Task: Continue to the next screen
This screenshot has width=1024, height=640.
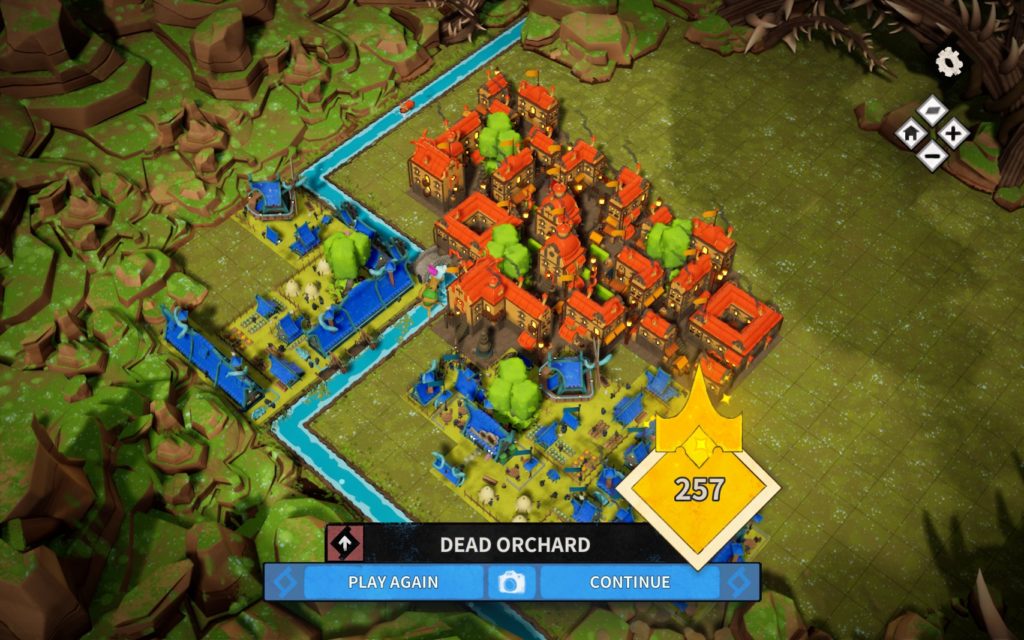Action: pos(629,581)
